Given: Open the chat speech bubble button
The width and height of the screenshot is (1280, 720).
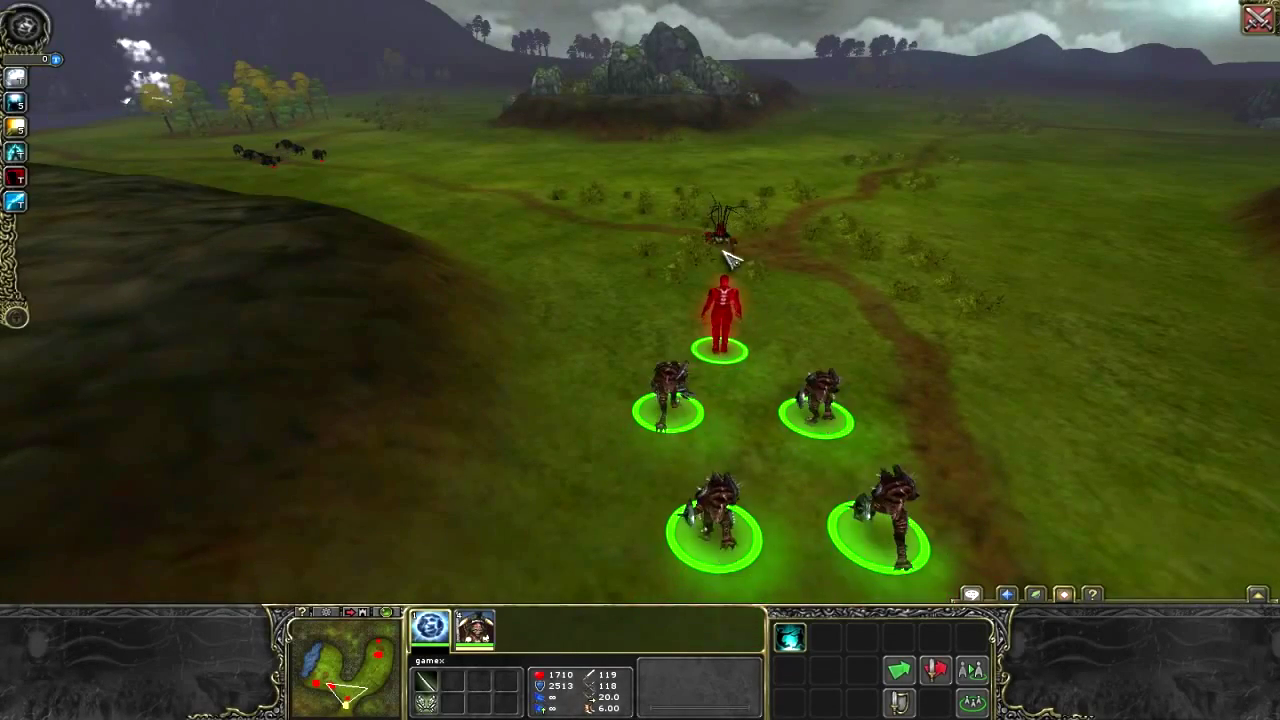Looking at the screenshot, I should coord(971,595).
